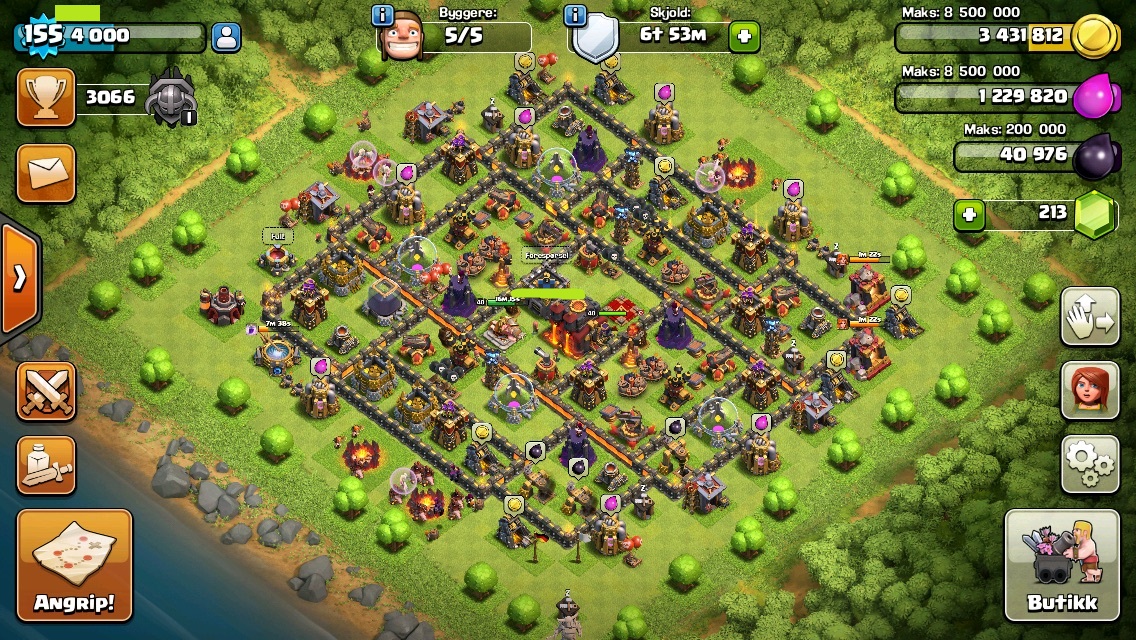
Task: Open the player profile icon
Action: click(x=227, y=38)
